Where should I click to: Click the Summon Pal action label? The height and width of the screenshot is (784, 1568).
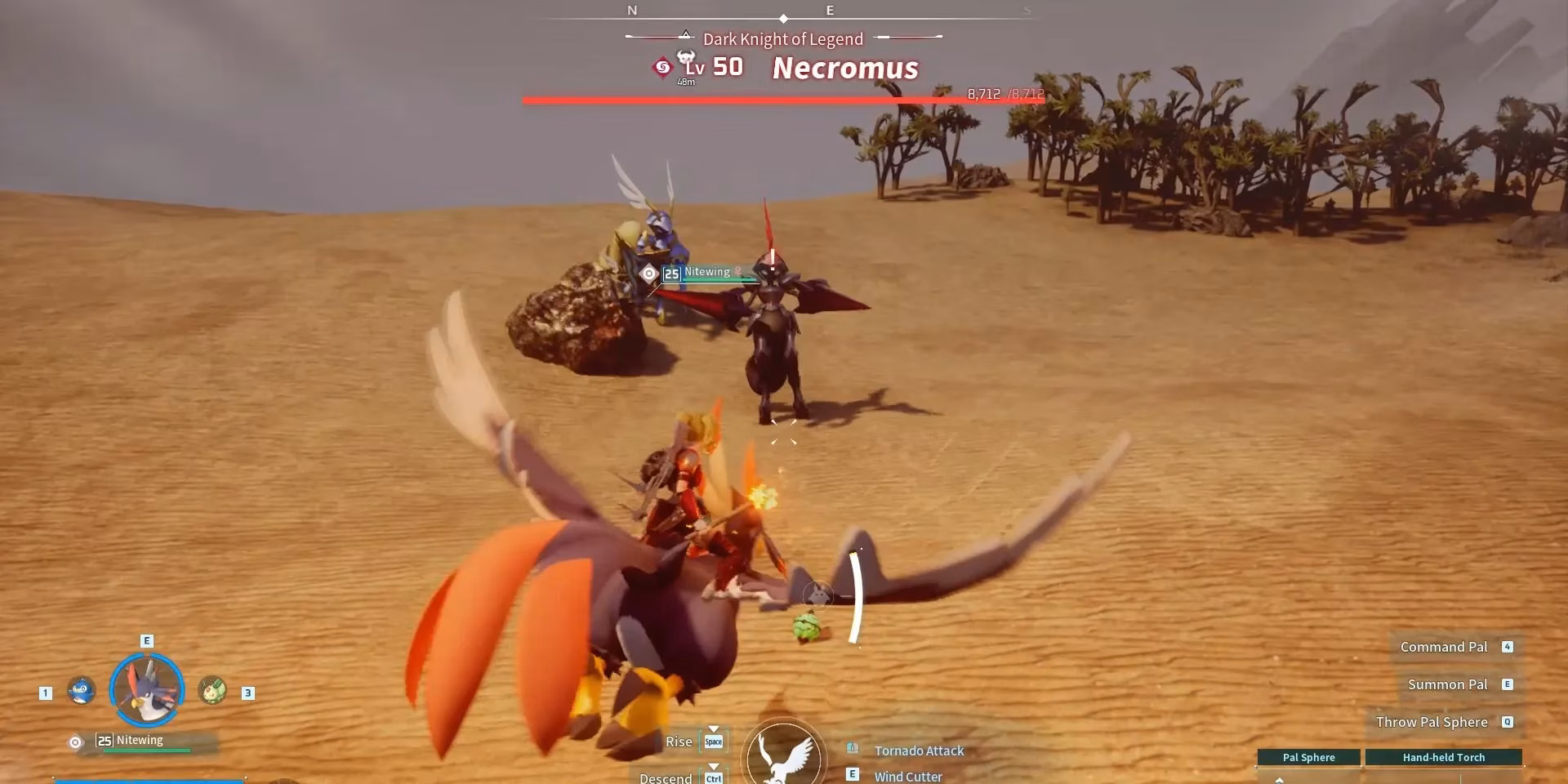pyautogui.click(x=1447, y=684)
